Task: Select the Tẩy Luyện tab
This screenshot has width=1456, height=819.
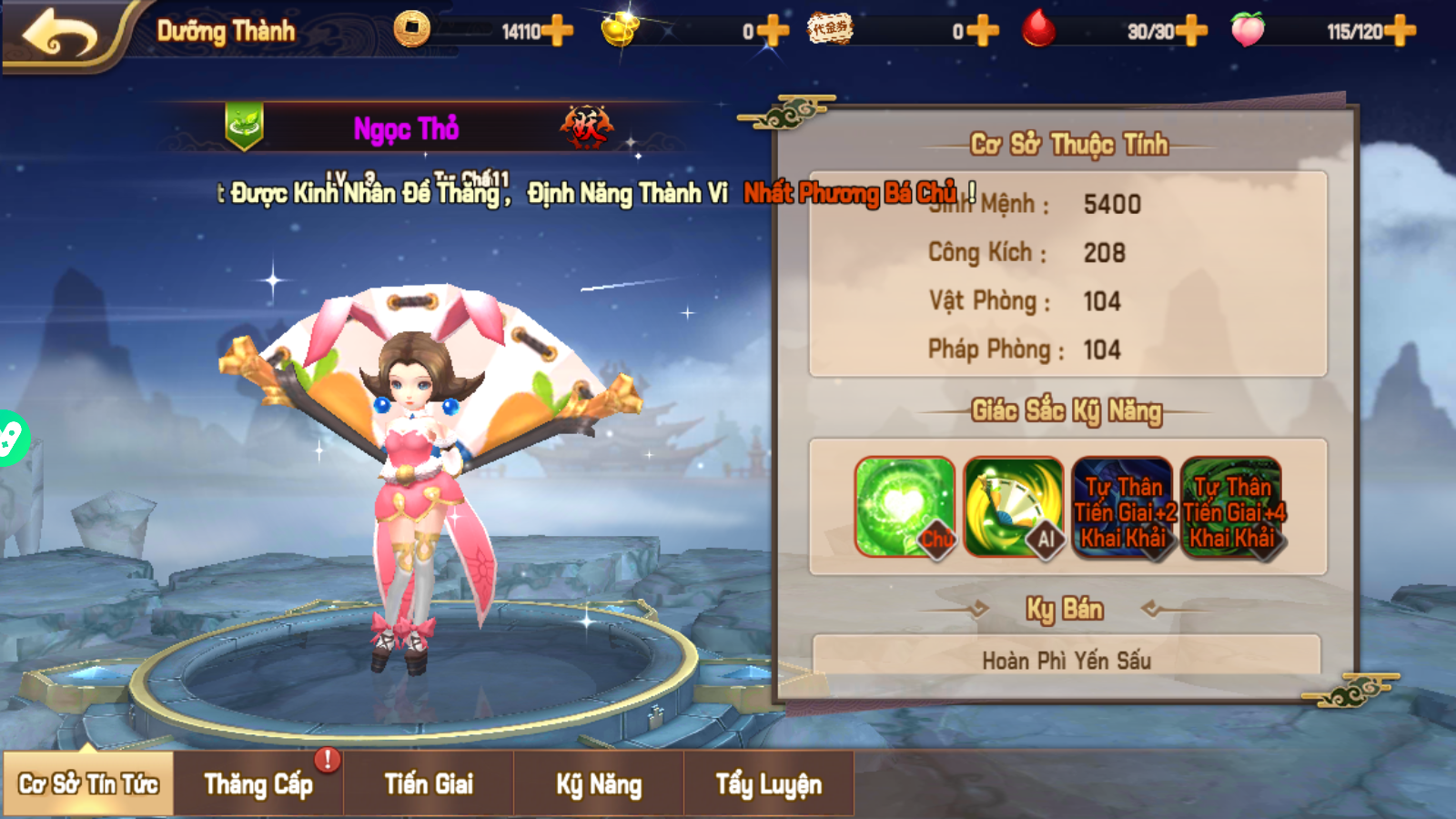Action: coord(769,784)
